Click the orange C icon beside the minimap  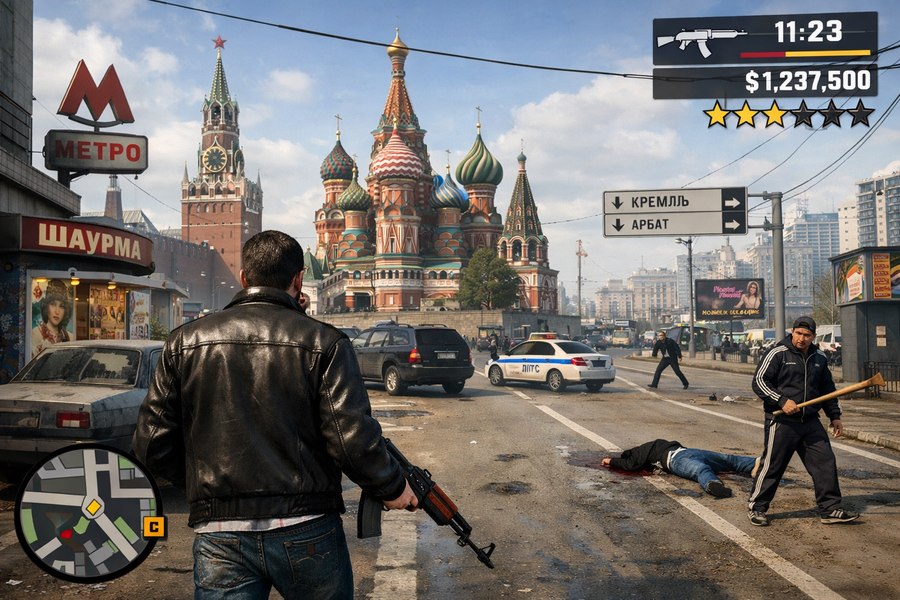[154, 526]
